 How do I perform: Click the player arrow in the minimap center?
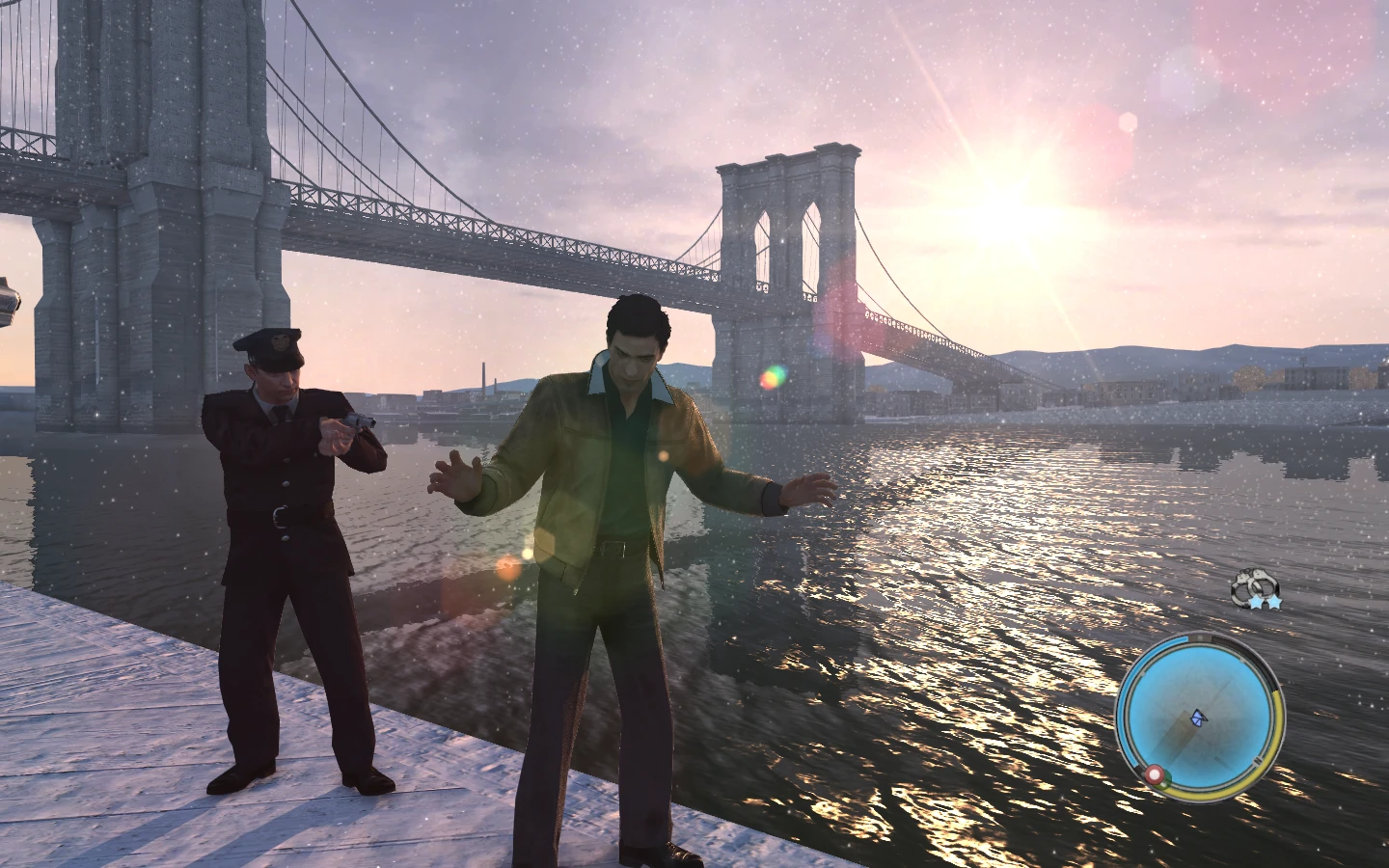[x=1198, y=719]
